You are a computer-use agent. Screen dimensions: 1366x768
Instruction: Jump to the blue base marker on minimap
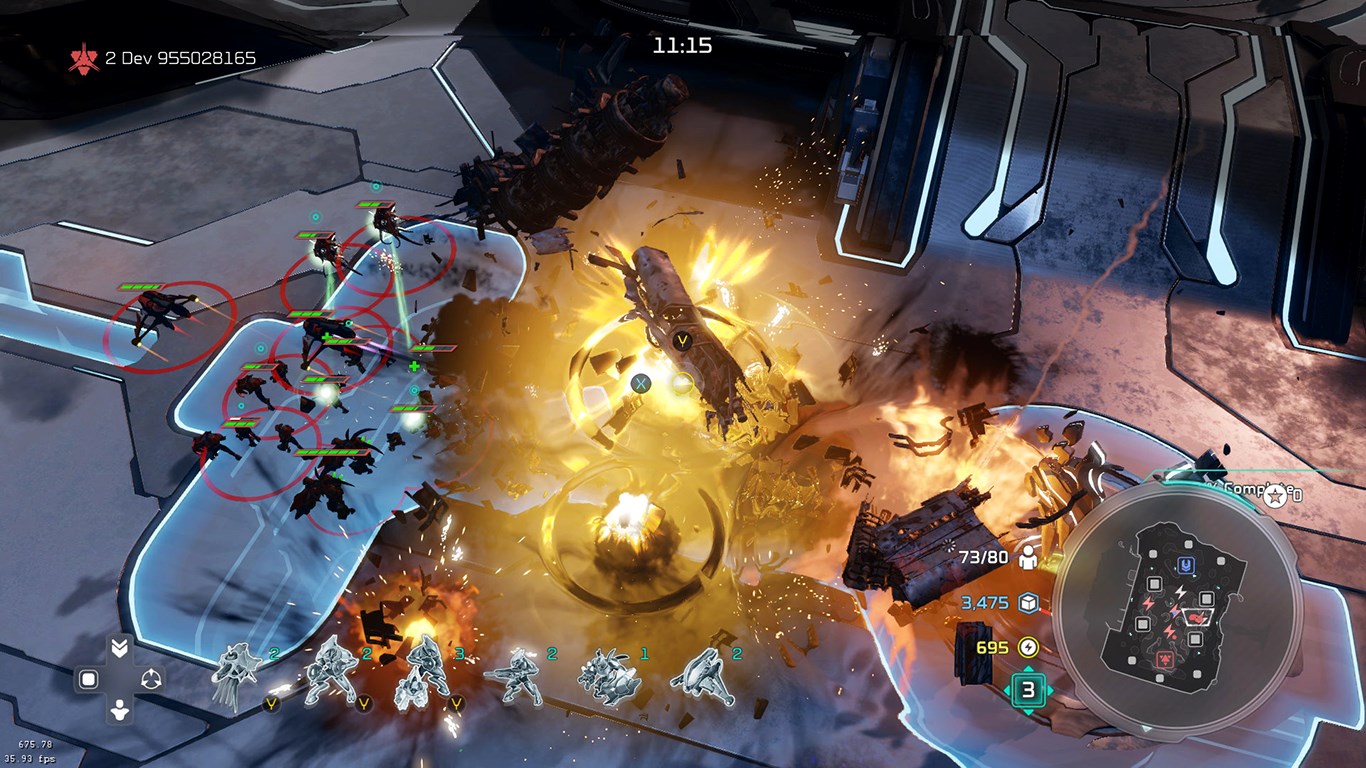[1186, 565]
